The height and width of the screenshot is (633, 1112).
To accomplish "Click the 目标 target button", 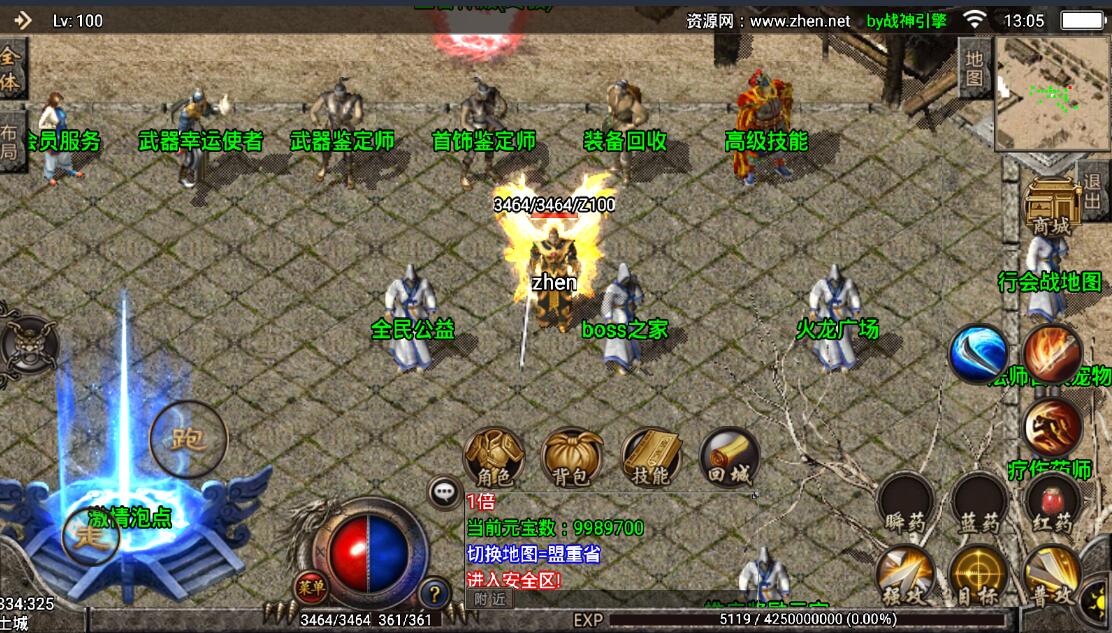I will [x=979, y=575].
